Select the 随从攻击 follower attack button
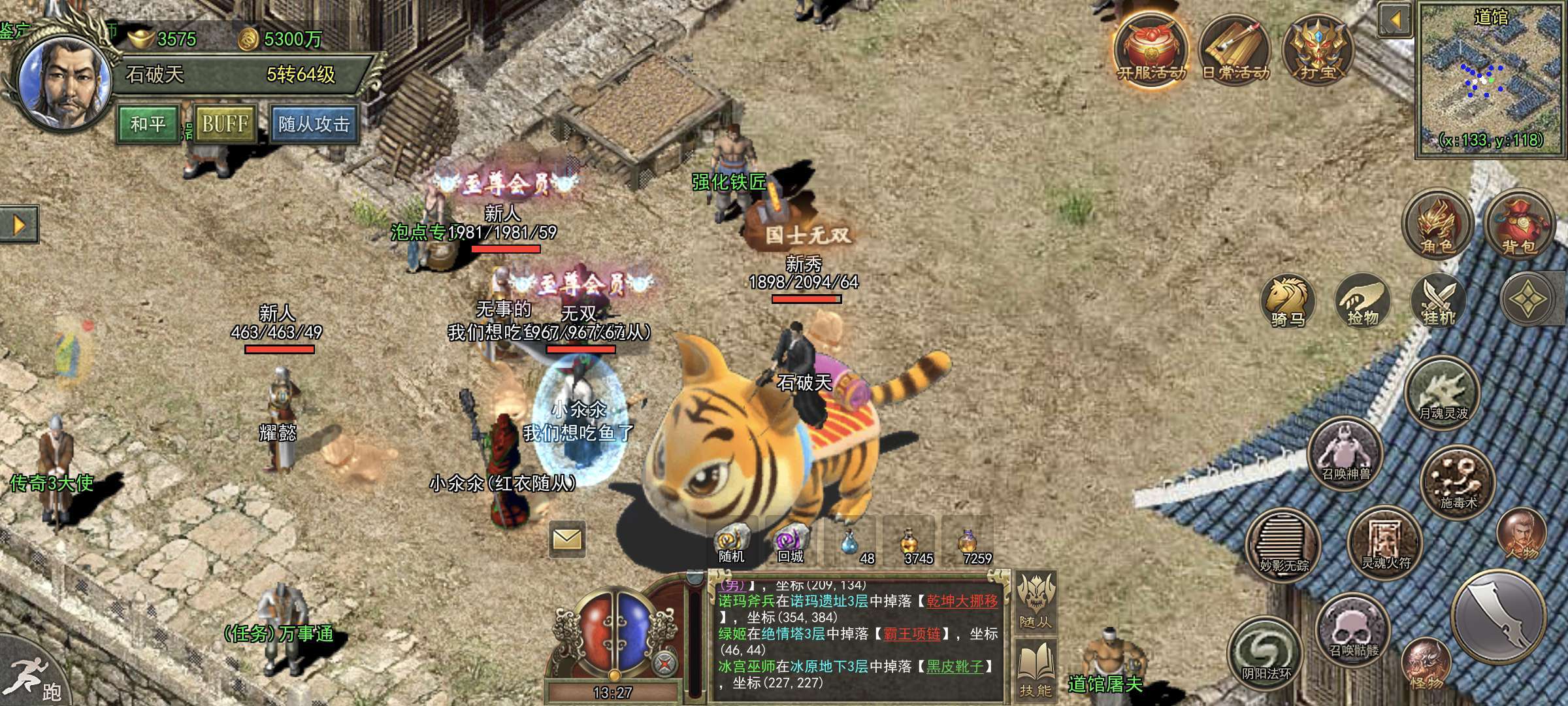1568x706 pixels. [314, 124]
